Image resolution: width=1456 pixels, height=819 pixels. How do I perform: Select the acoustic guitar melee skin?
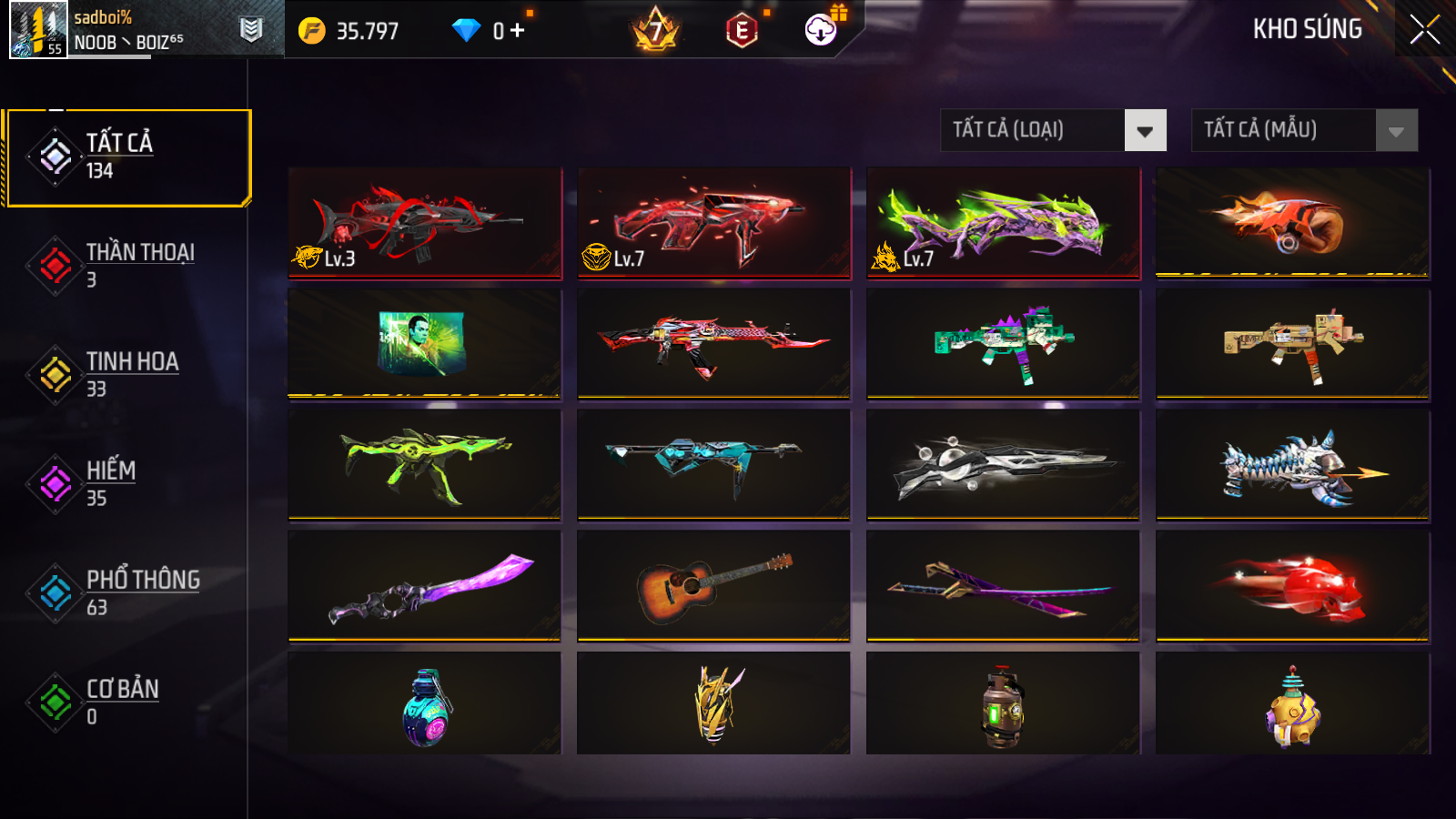coord(713,586)
